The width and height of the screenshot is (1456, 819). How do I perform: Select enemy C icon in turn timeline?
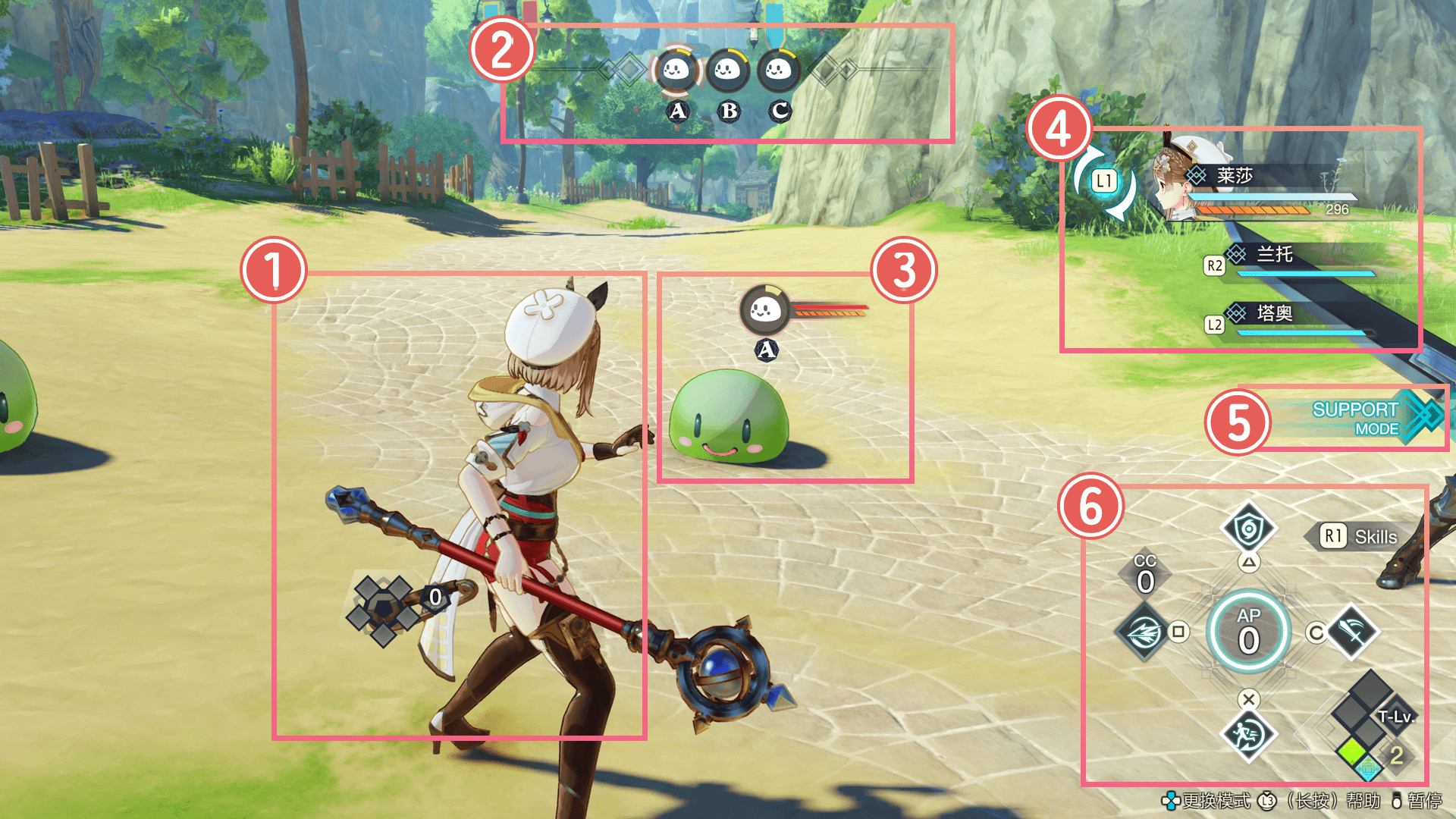click(x=778, y=71)
